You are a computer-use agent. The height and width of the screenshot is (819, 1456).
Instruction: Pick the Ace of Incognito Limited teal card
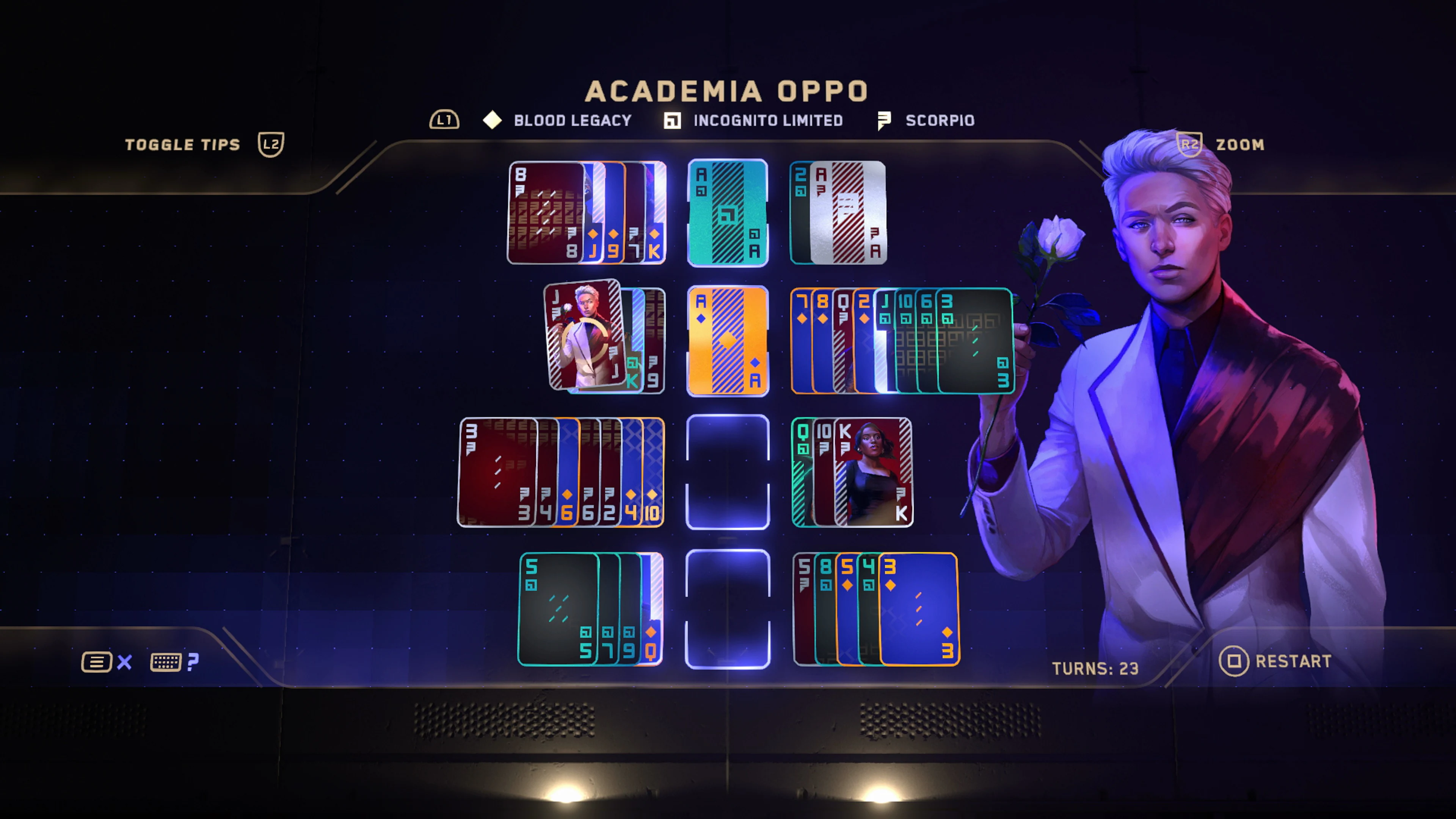point(728,212)
